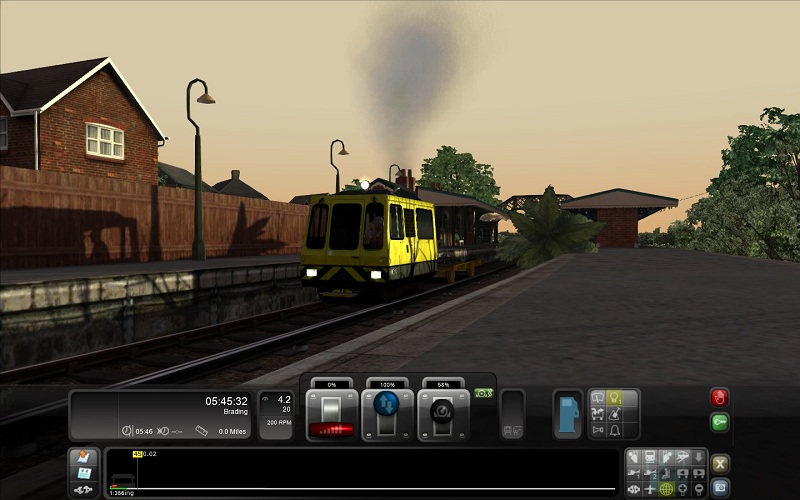Toggle the highlighted globe map icon
This screenshot has width=800, height=500.
point(666,489)
